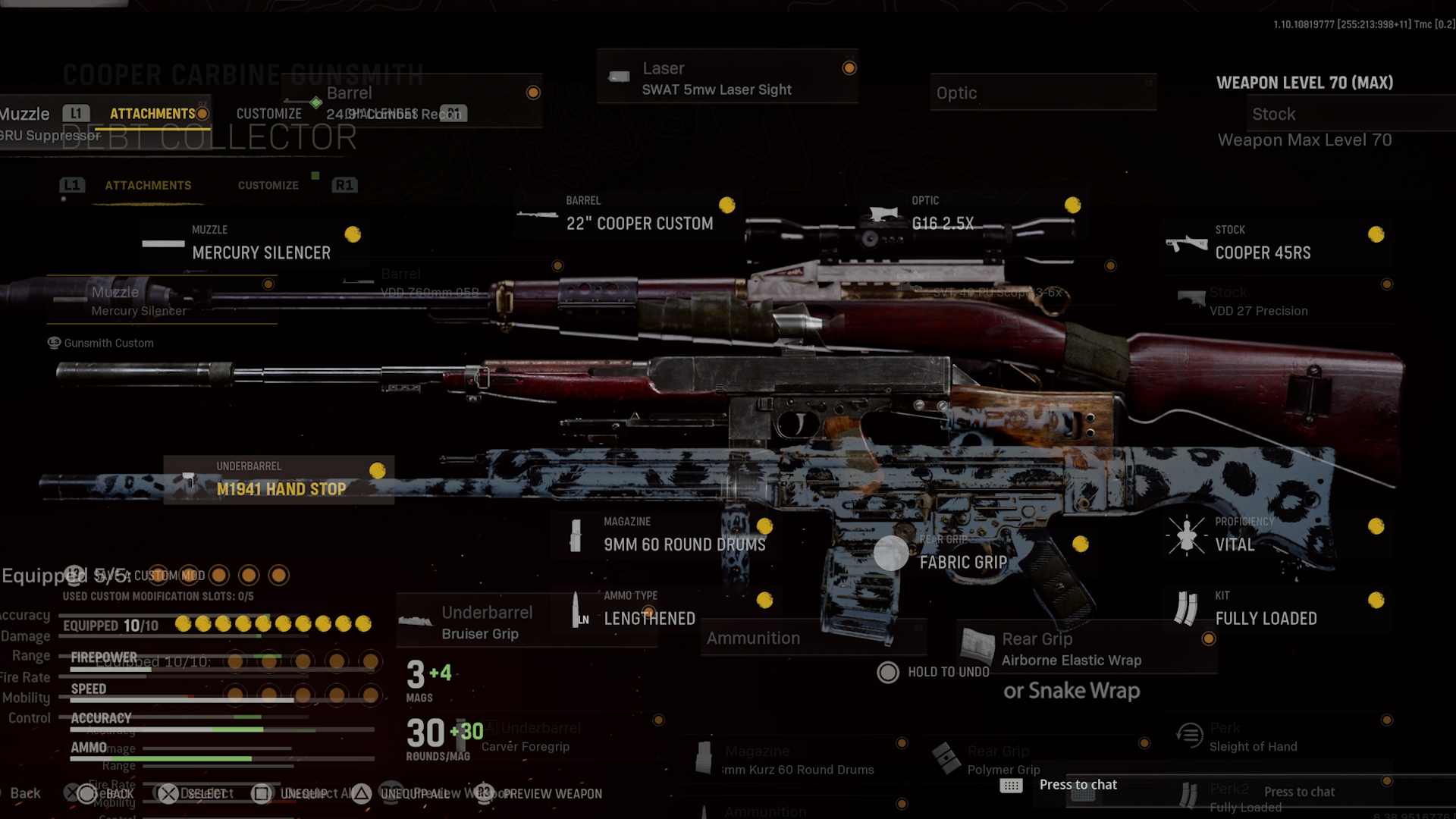Choose the Airborne Elastic Wrap rear grip
The width and height of the screenshot is (1456, 819).
[x=1071, y=660]
